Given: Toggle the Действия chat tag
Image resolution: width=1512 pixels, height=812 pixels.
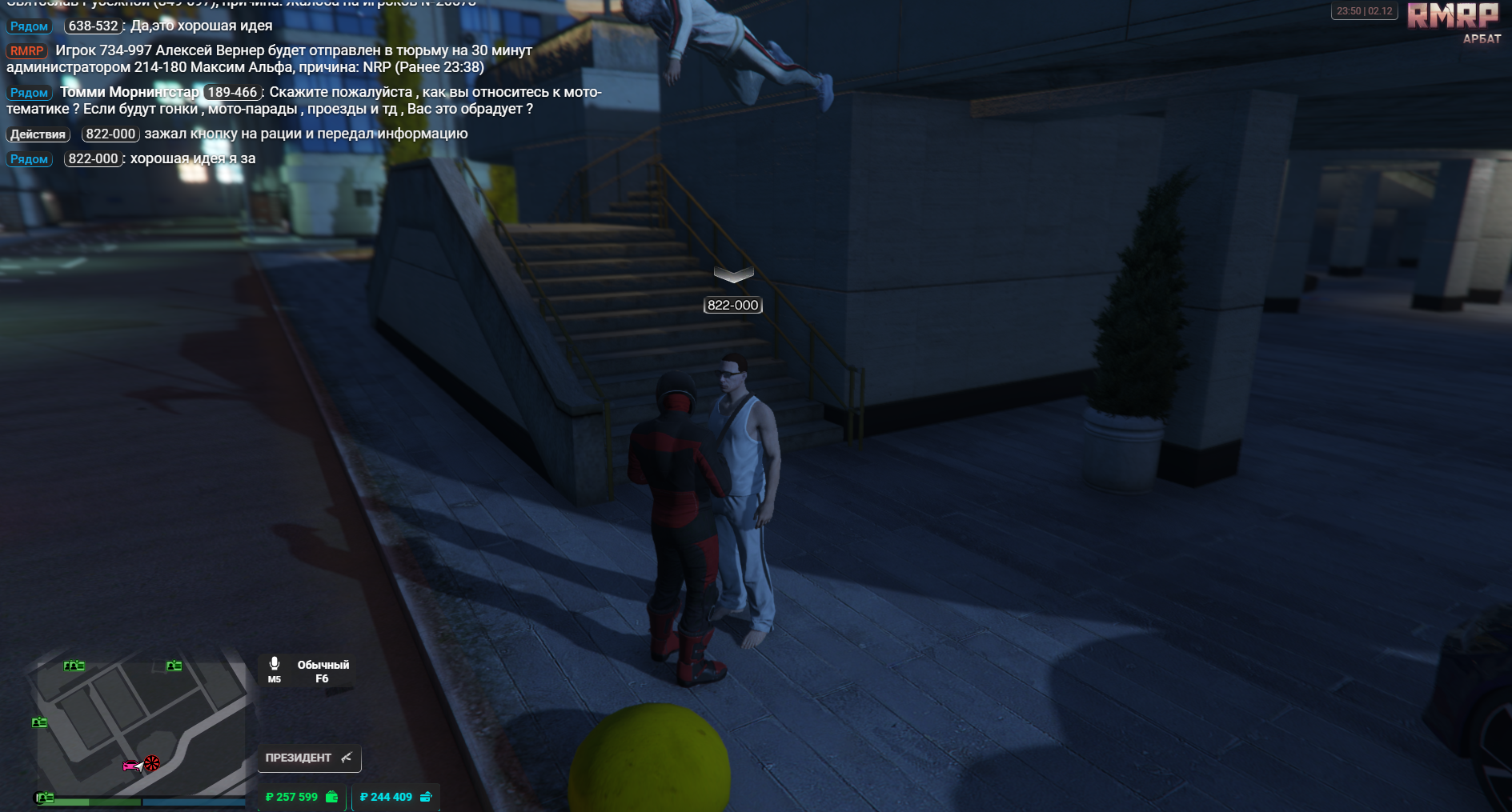Looking at the screenshot, I should 37,134.
